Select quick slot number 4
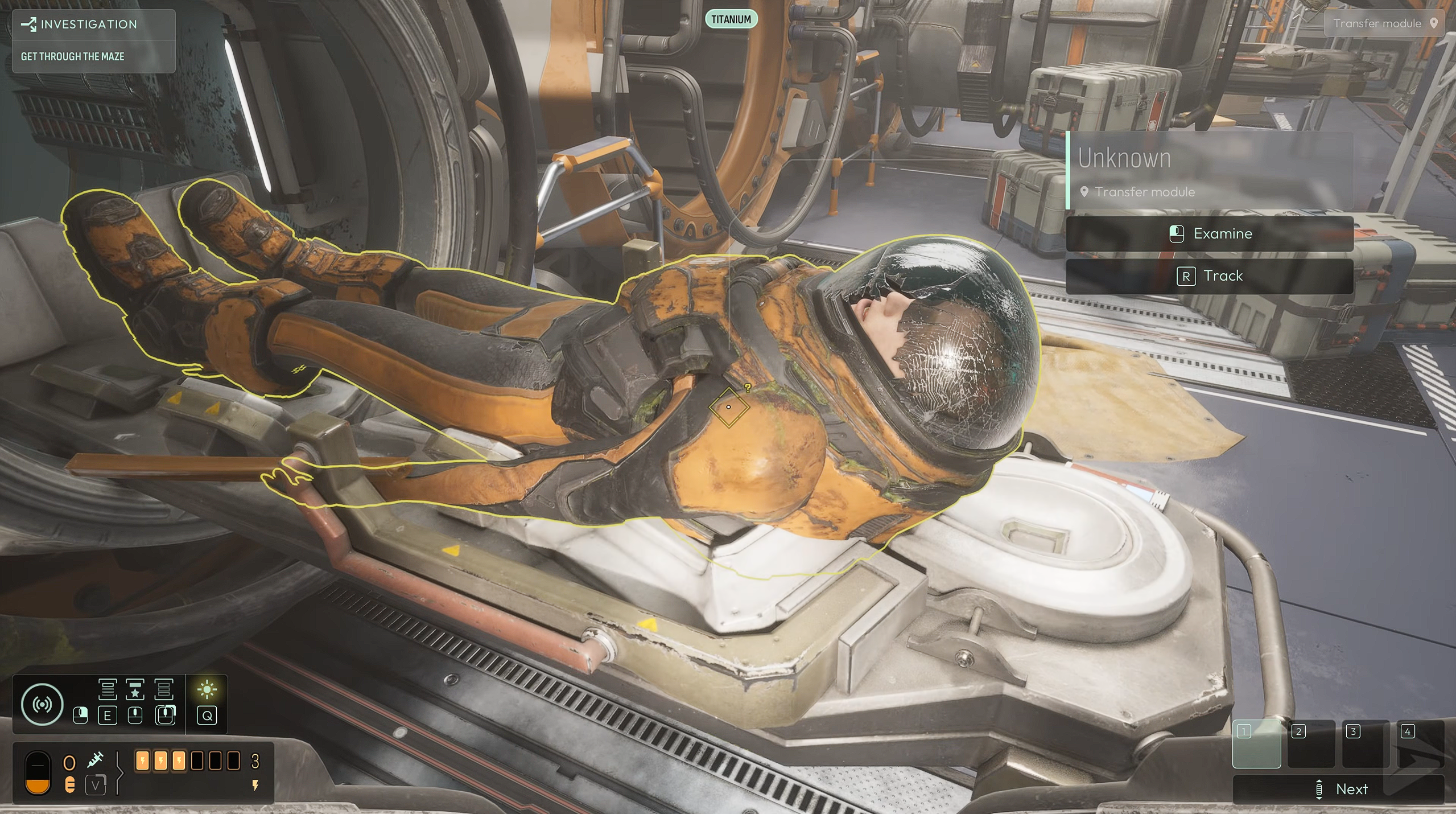 [1419, 743]
